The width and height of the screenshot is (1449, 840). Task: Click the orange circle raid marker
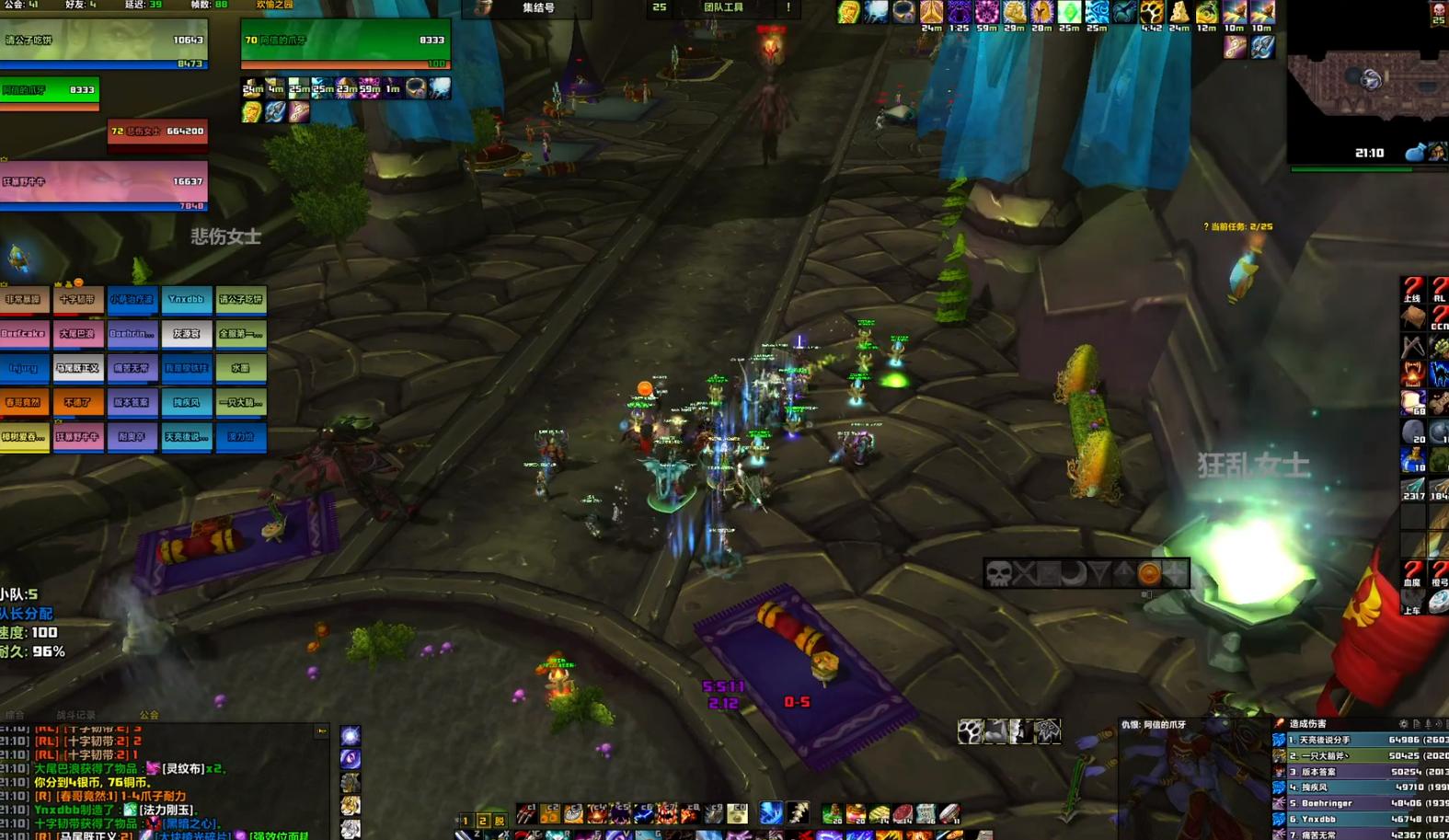[1150, 574]
